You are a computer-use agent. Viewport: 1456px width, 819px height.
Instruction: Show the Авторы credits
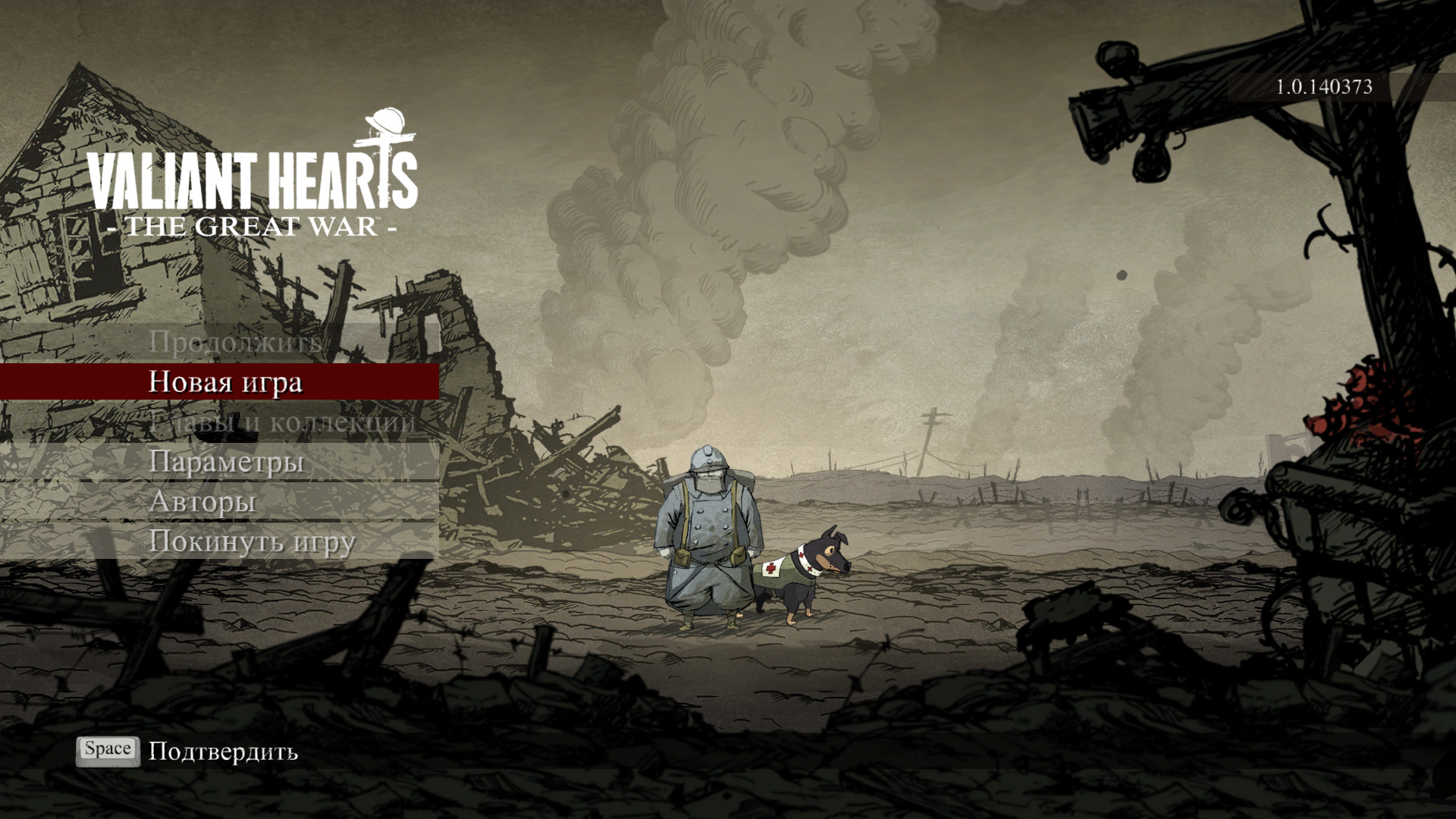point(202,501)
